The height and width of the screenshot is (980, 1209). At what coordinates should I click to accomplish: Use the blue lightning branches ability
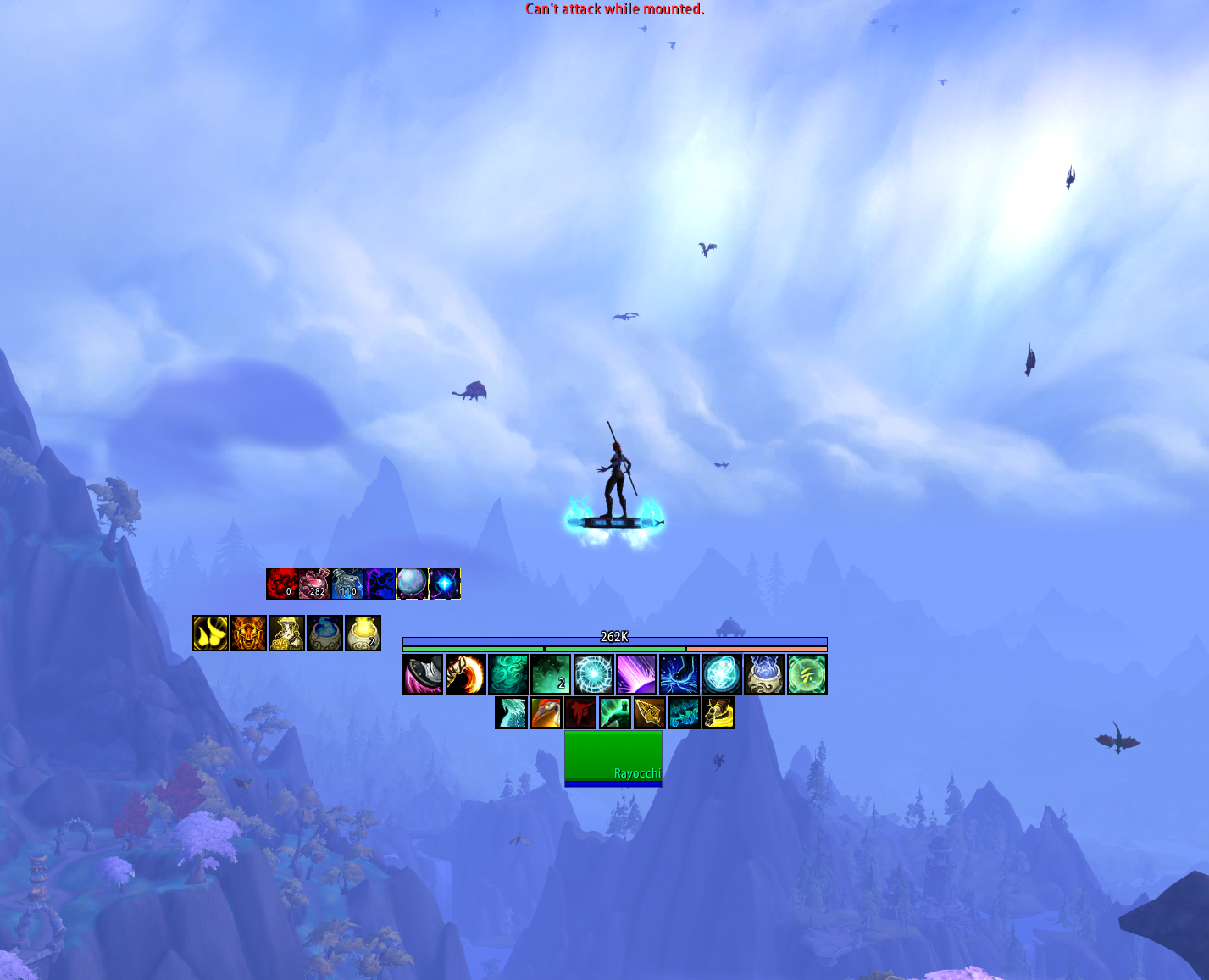pos(679,674)
